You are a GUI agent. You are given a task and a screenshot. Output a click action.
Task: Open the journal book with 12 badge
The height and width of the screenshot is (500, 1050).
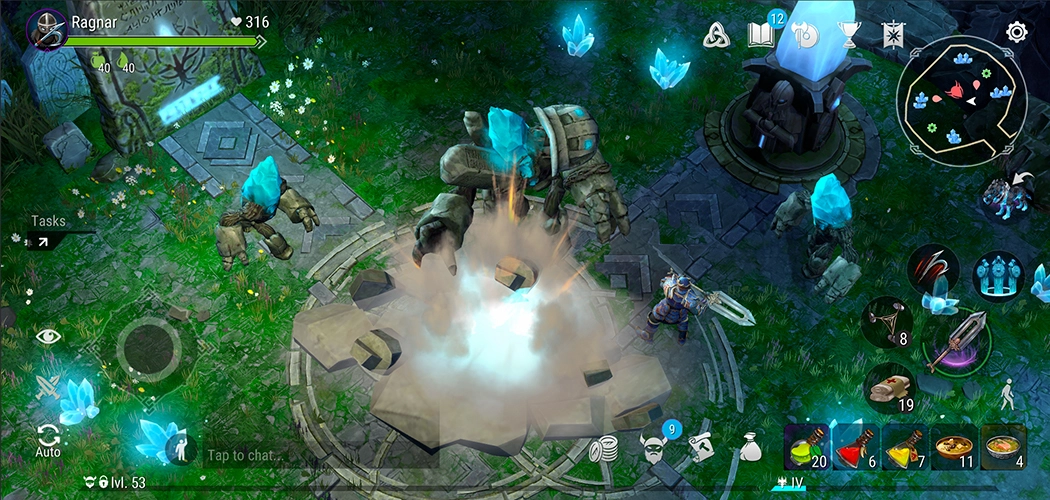pos(761,35)
